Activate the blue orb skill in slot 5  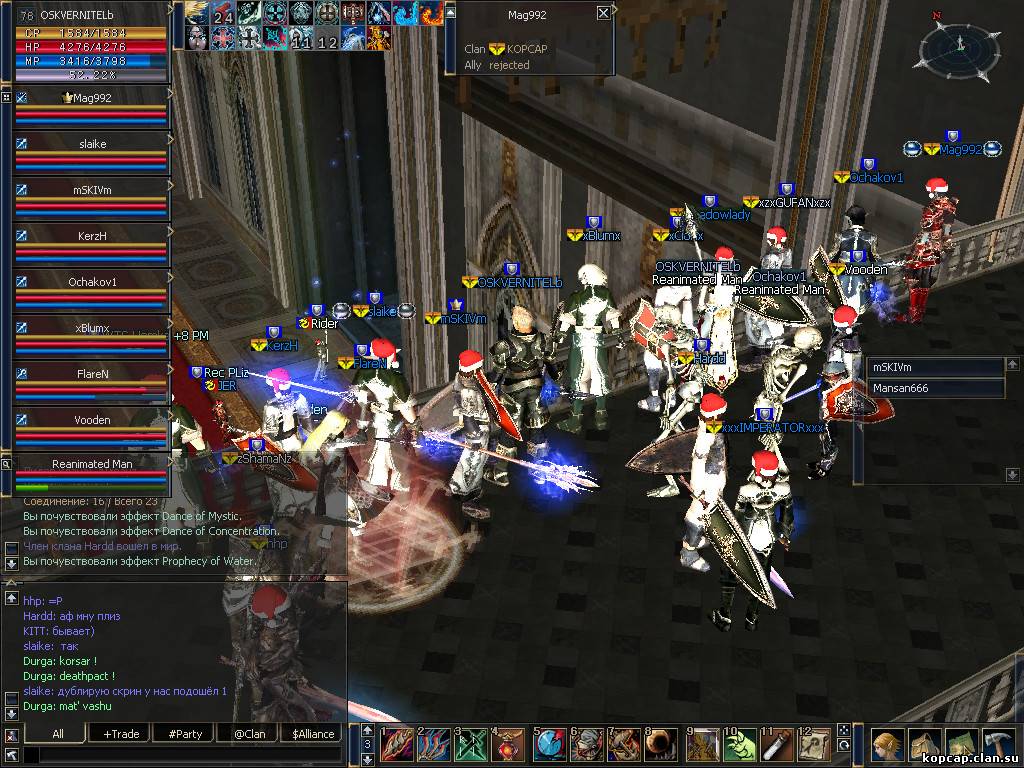point(548,745)
